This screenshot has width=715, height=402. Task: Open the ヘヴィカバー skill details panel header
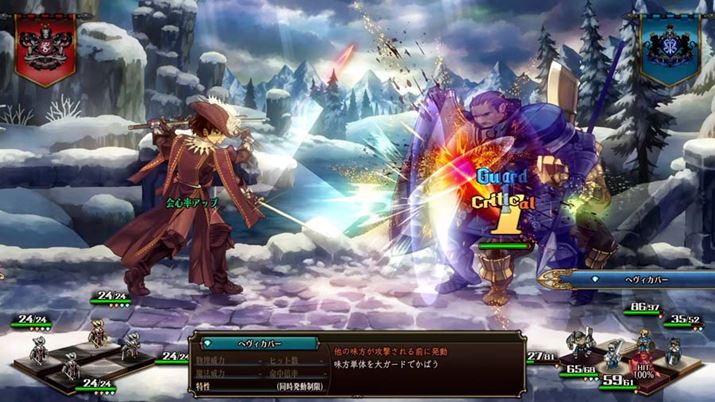tap(256, 343)
